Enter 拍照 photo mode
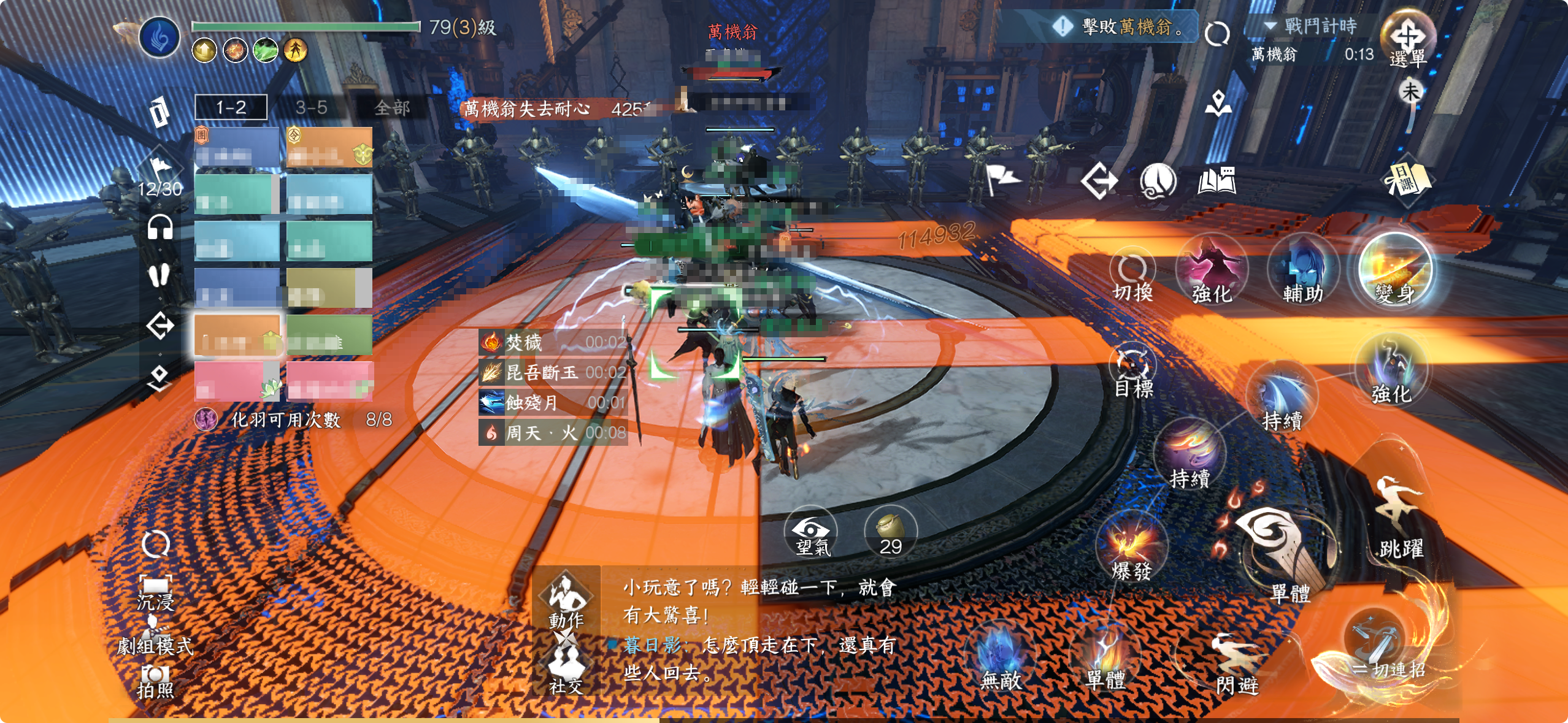 pyautogui.click(x=155, y=682)
